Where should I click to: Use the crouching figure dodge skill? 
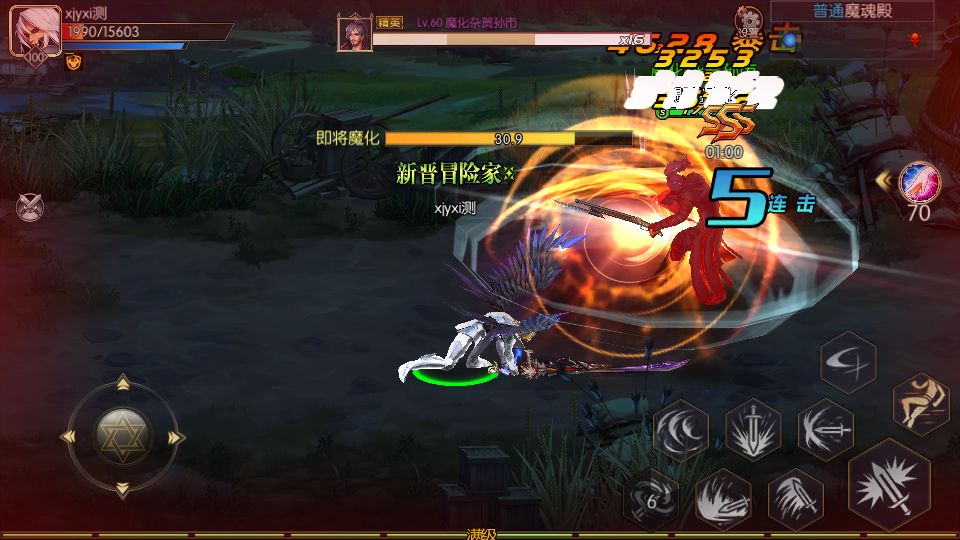pos(919,400)
